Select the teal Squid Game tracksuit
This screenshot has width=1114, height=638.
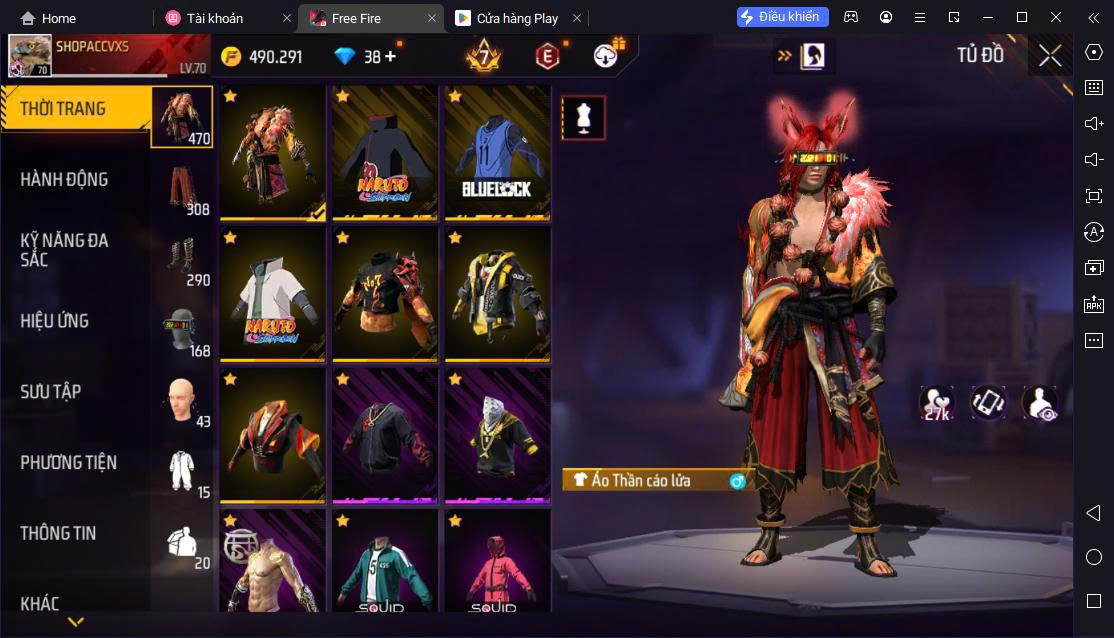coord(385,562)
